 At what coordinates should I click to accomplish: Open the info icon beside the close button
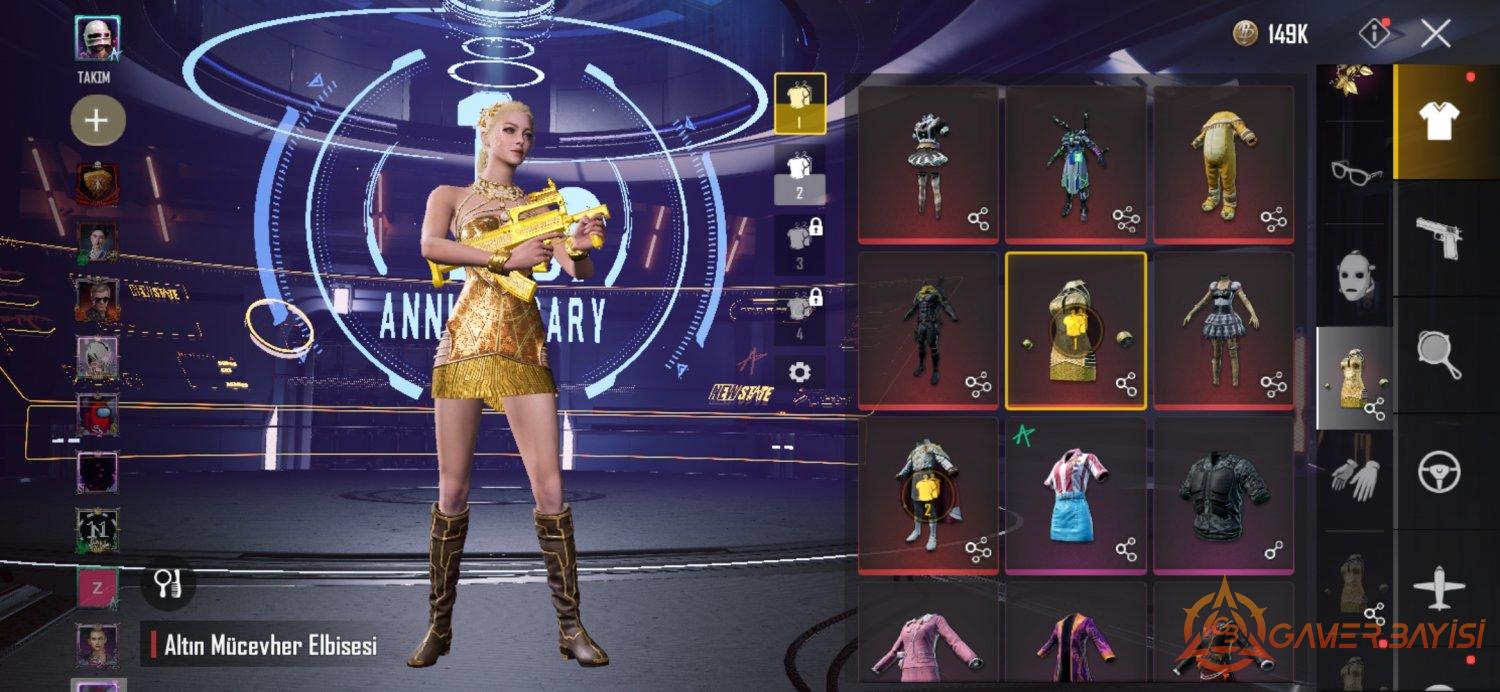click(1376, 34)
